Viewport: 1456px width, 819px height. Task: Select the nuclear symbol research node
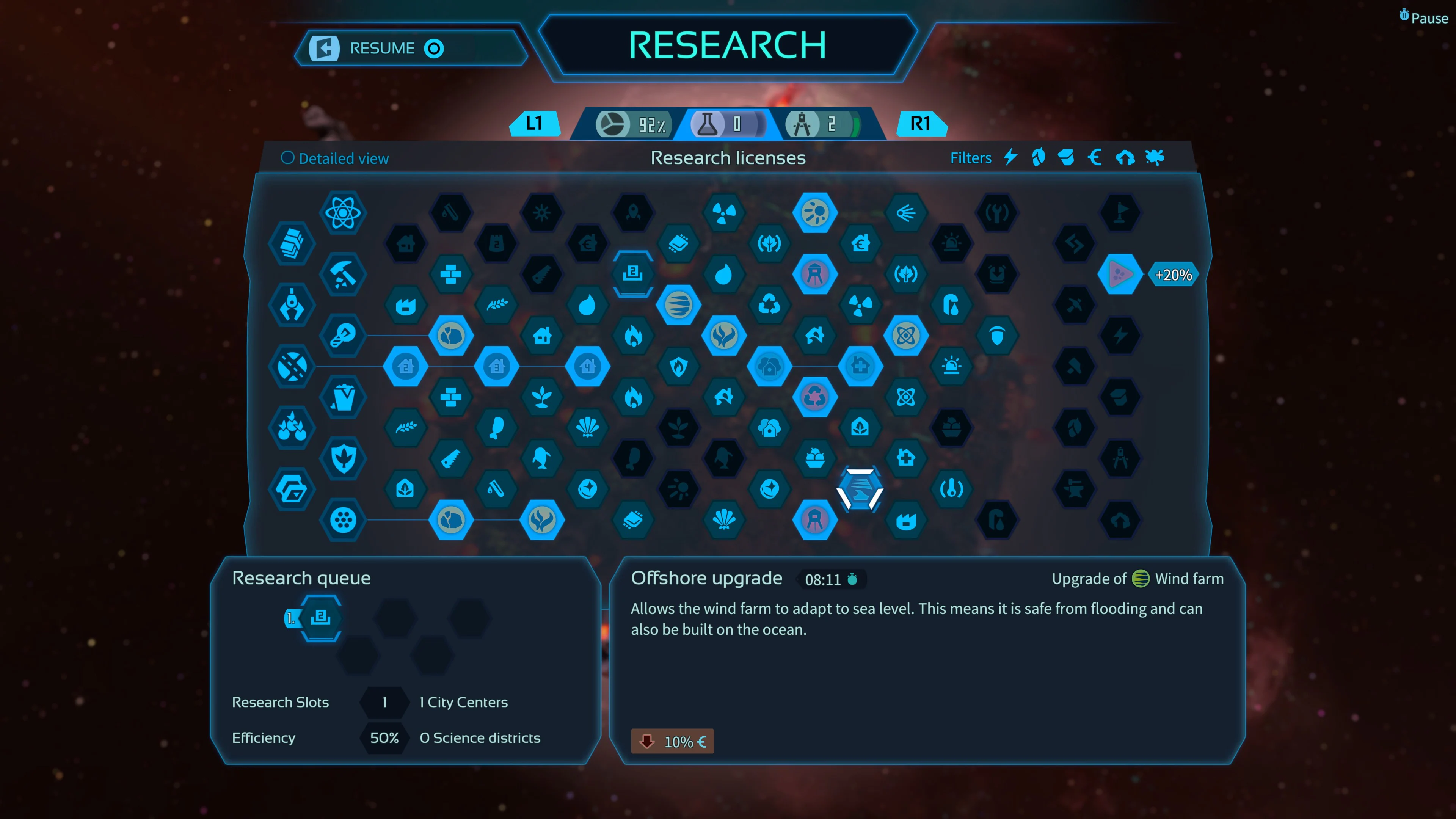tap(725, 212)
